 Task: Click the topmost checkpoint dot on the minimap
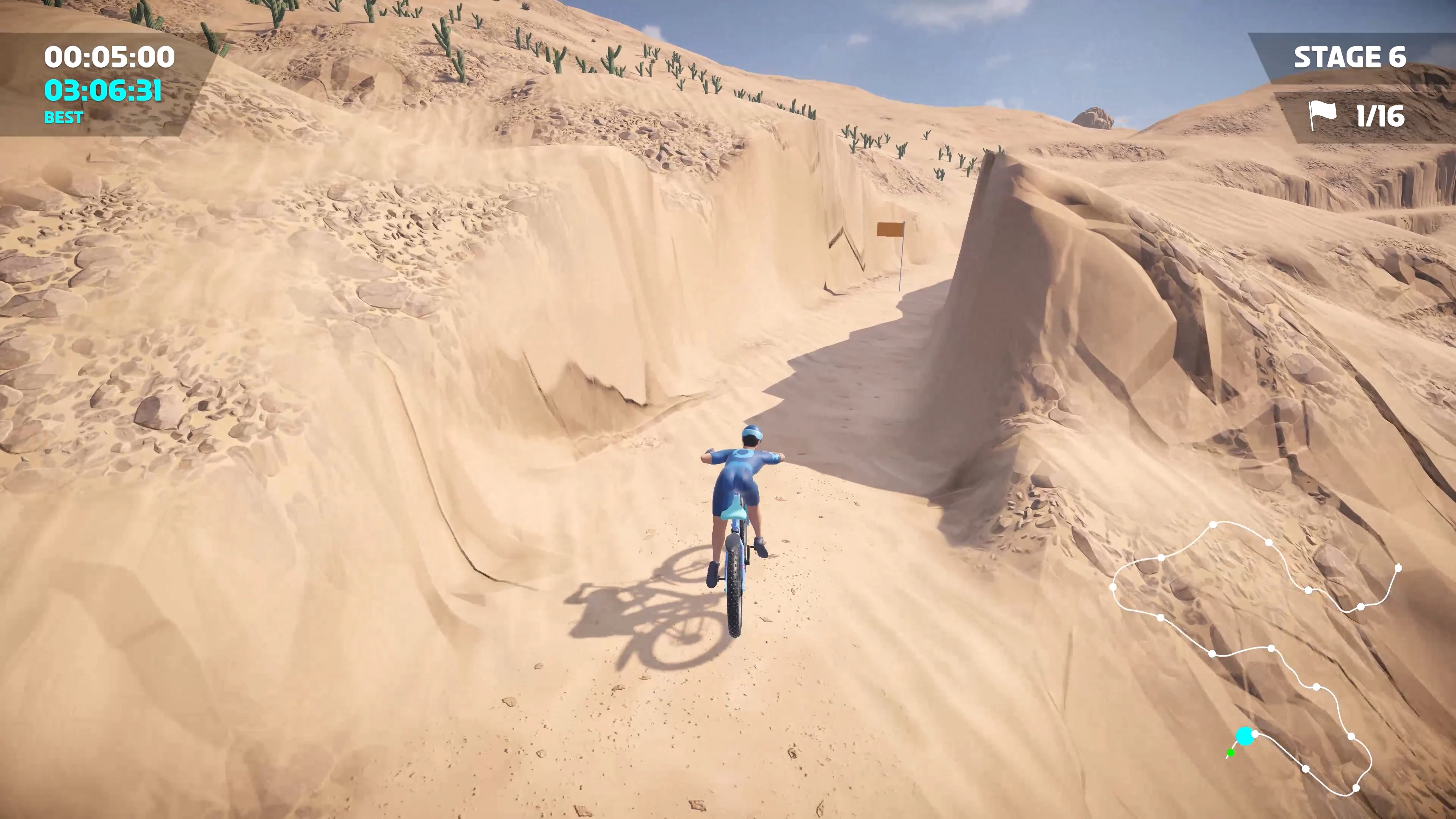tap(1213, 524)
